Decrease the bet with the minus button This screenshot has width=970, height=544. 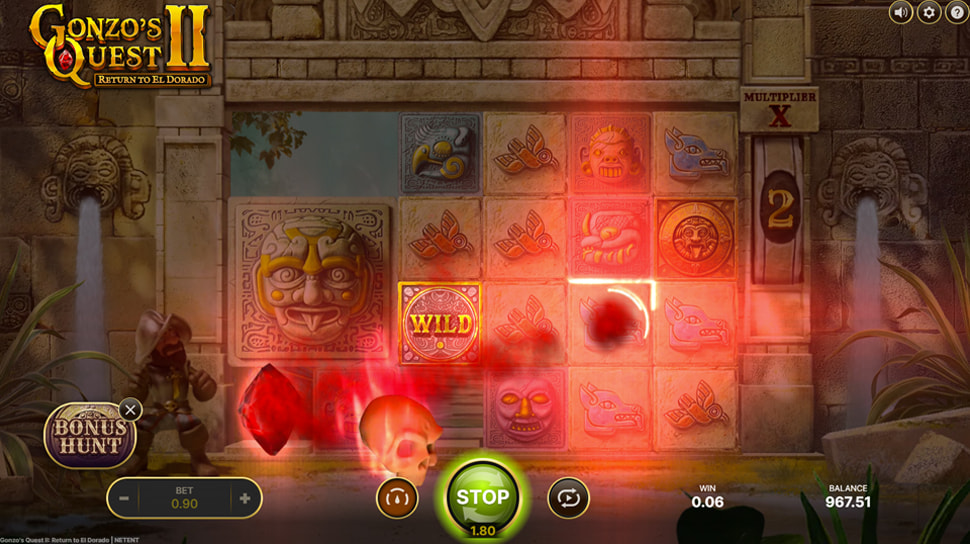pyautogui.click(x=124, y=498)
